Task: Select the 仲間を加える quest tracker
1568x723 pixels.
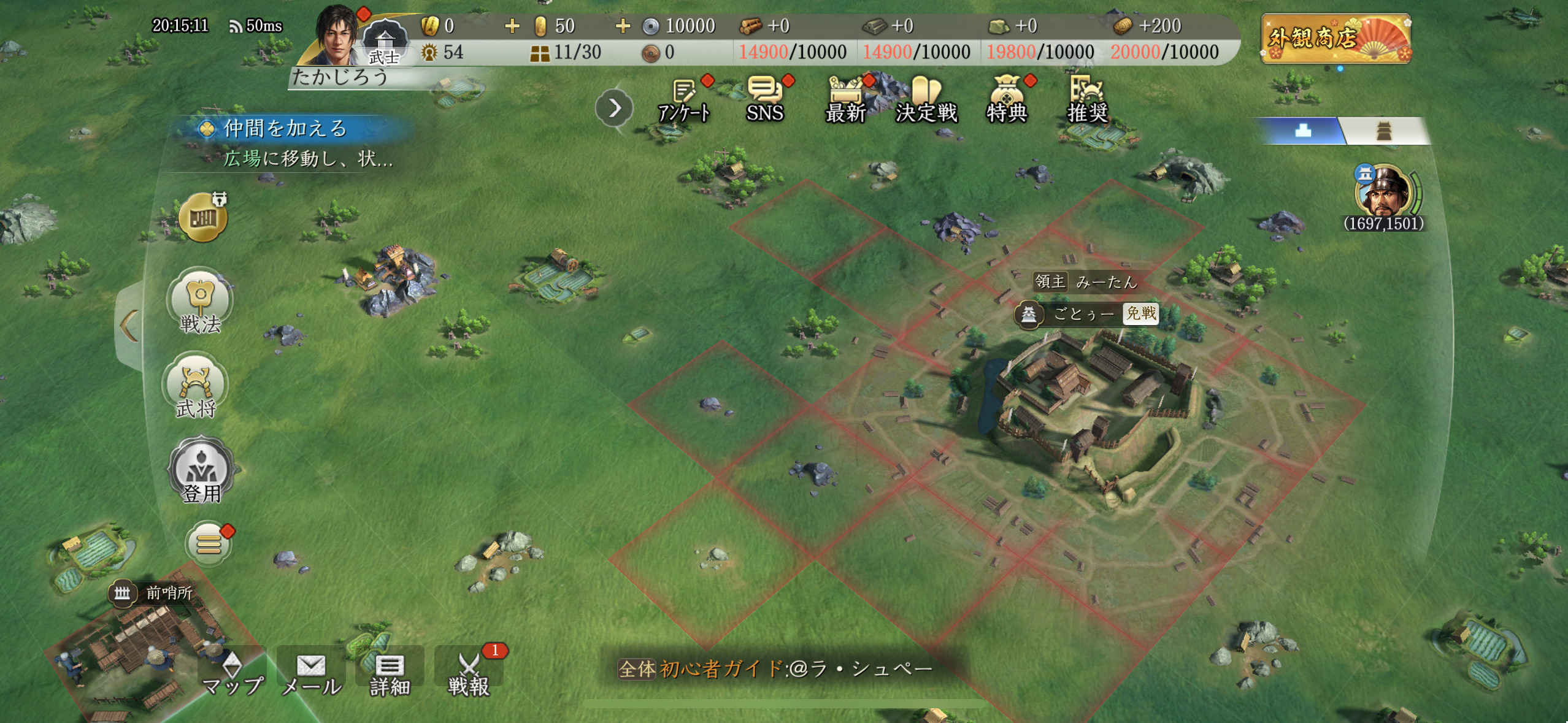Action: pos(286,129)
